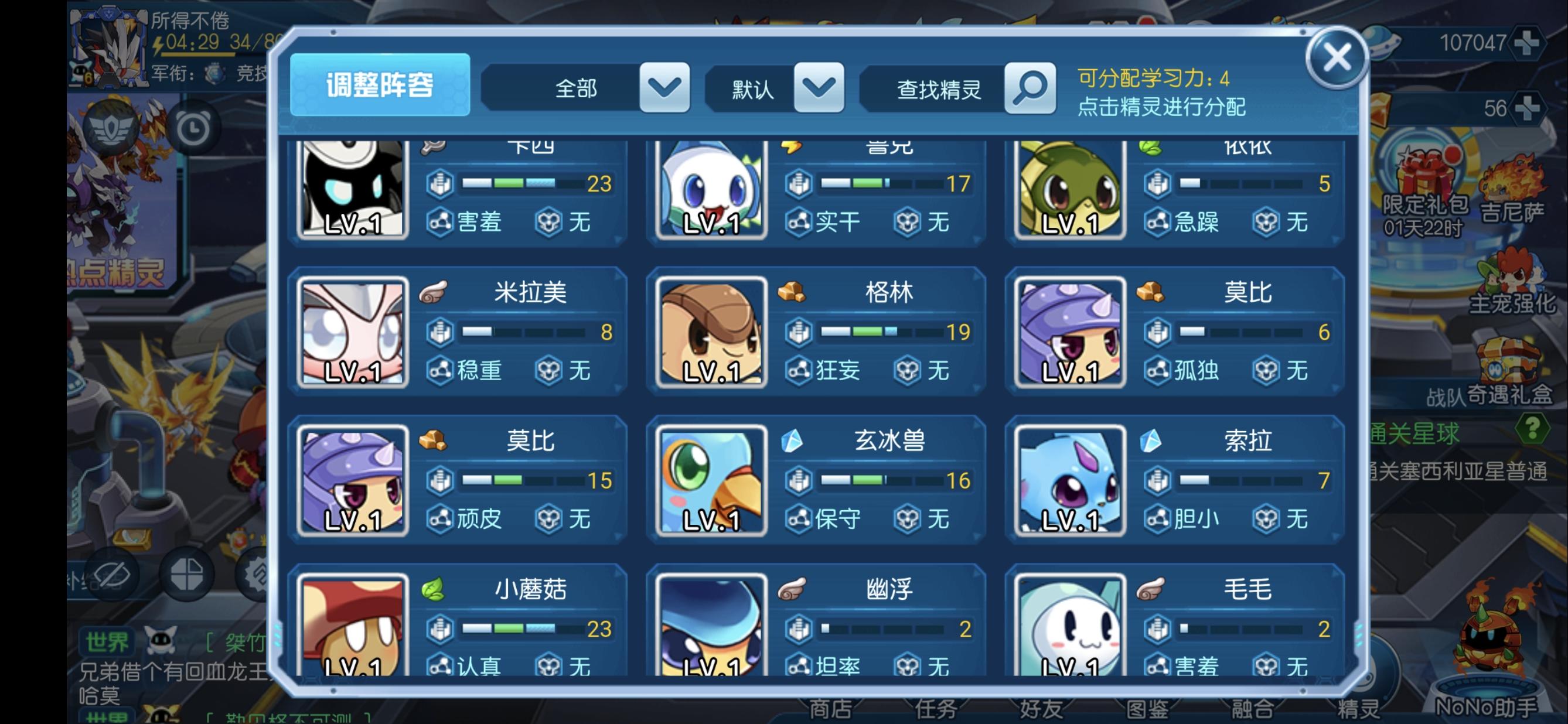Open the 查找精灵 search with the magnifier icon
Screen dimensions: 1568x724
point(1030,89)
